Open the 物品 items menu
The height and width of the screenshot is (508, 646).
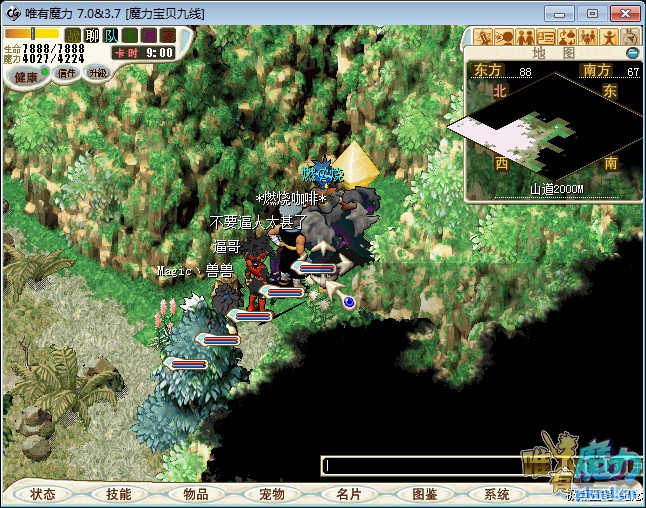[196, 494]
